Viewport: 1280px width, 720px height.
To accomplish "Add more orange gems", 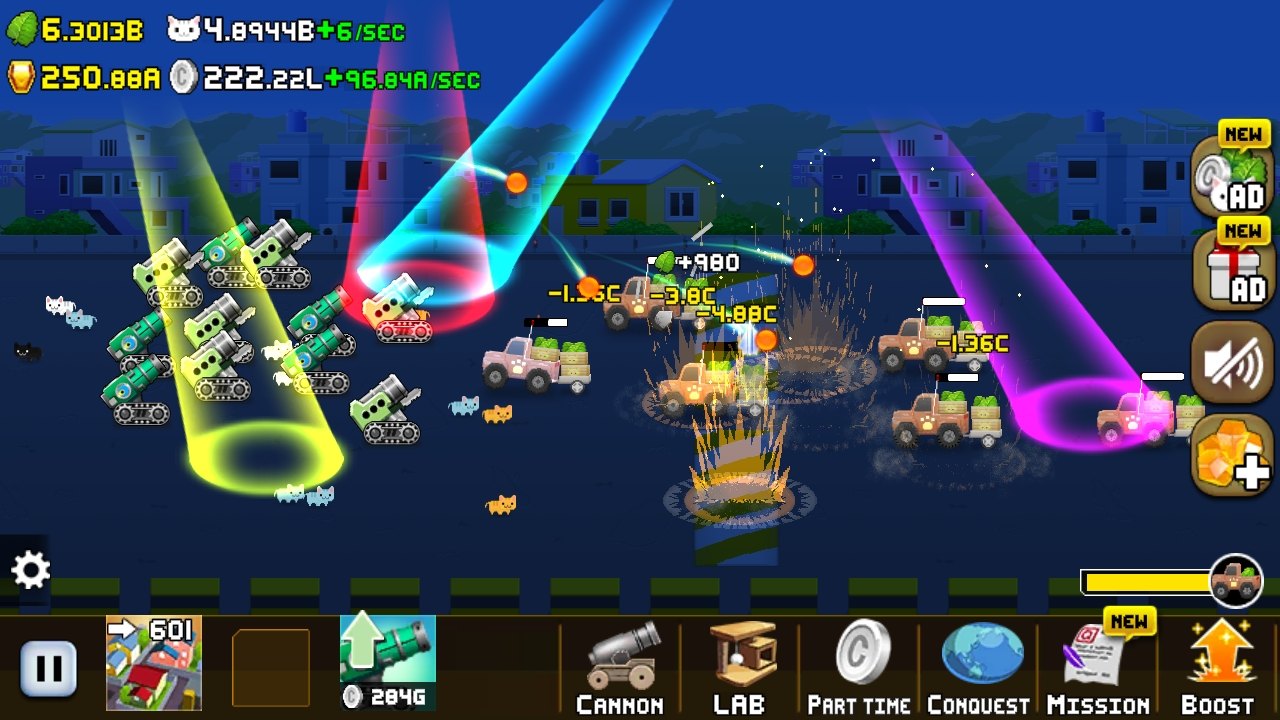I will pyautogui.click(x=1232, y=456).
